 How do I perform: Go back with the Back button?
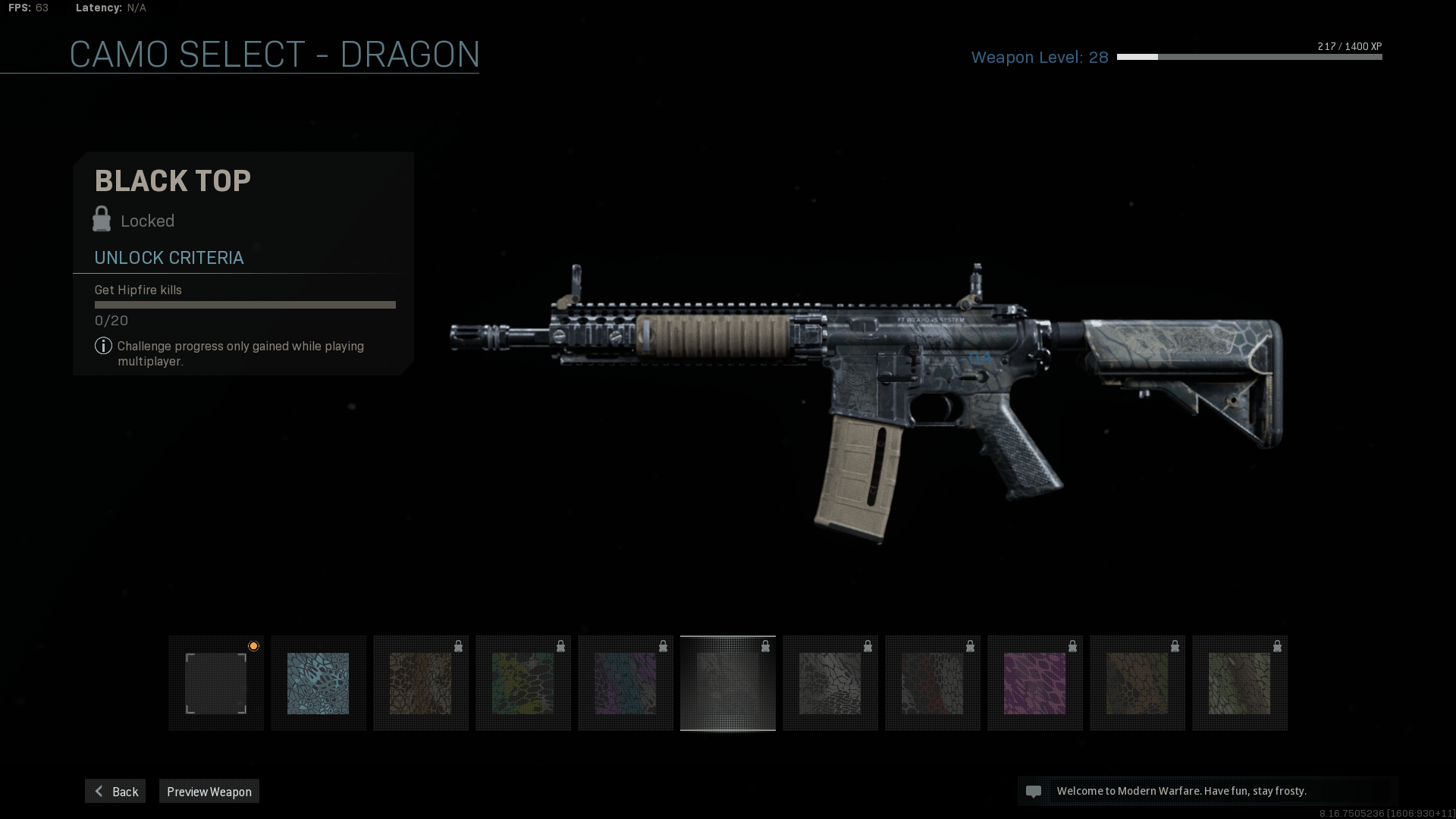tap(115, 791)
